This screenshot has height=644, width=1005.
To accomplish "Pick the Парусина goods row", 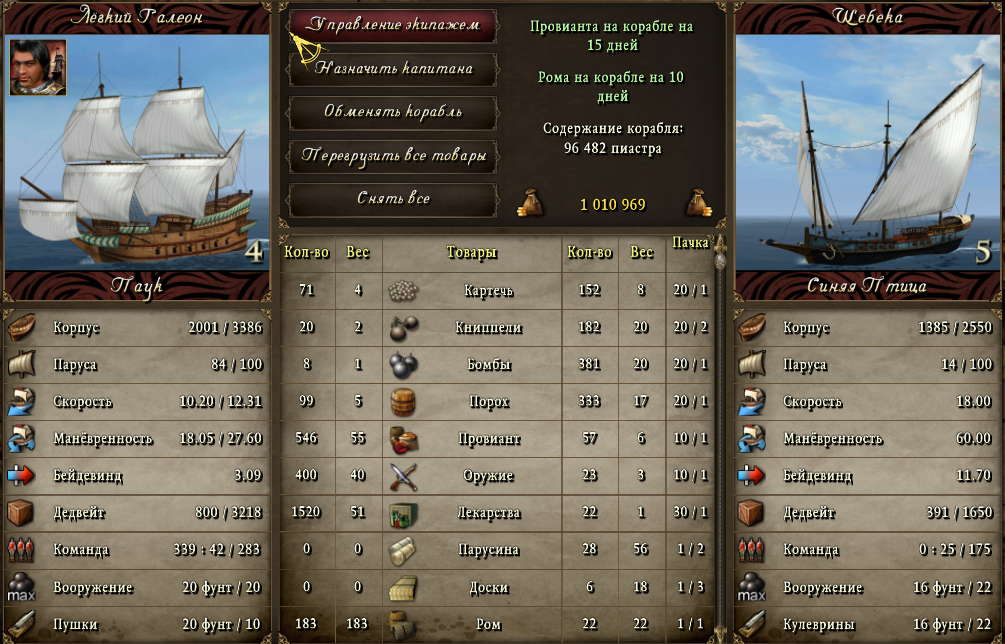I will 488,550.
